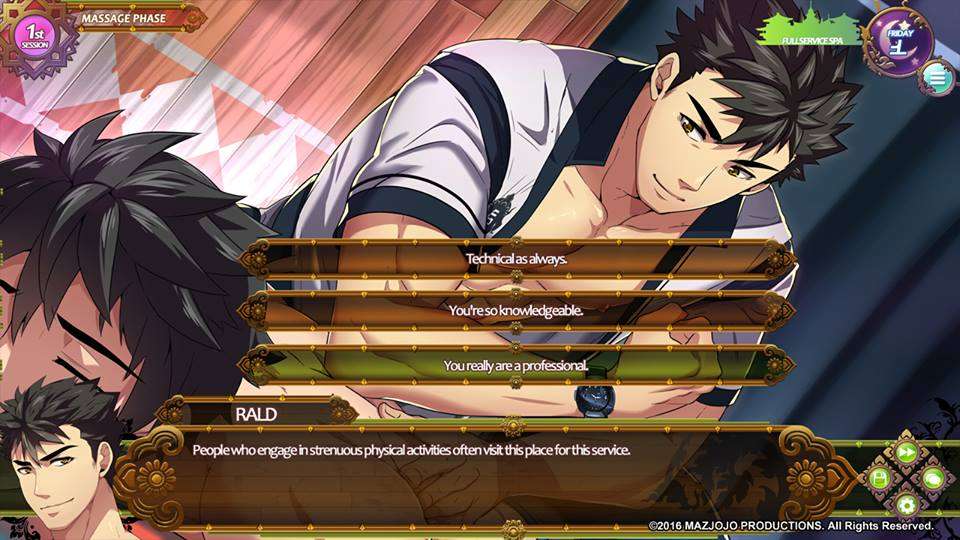This screenshot has width=960, height=540.
Task: Advance Rald's dialogue text box
Action: 480,475
